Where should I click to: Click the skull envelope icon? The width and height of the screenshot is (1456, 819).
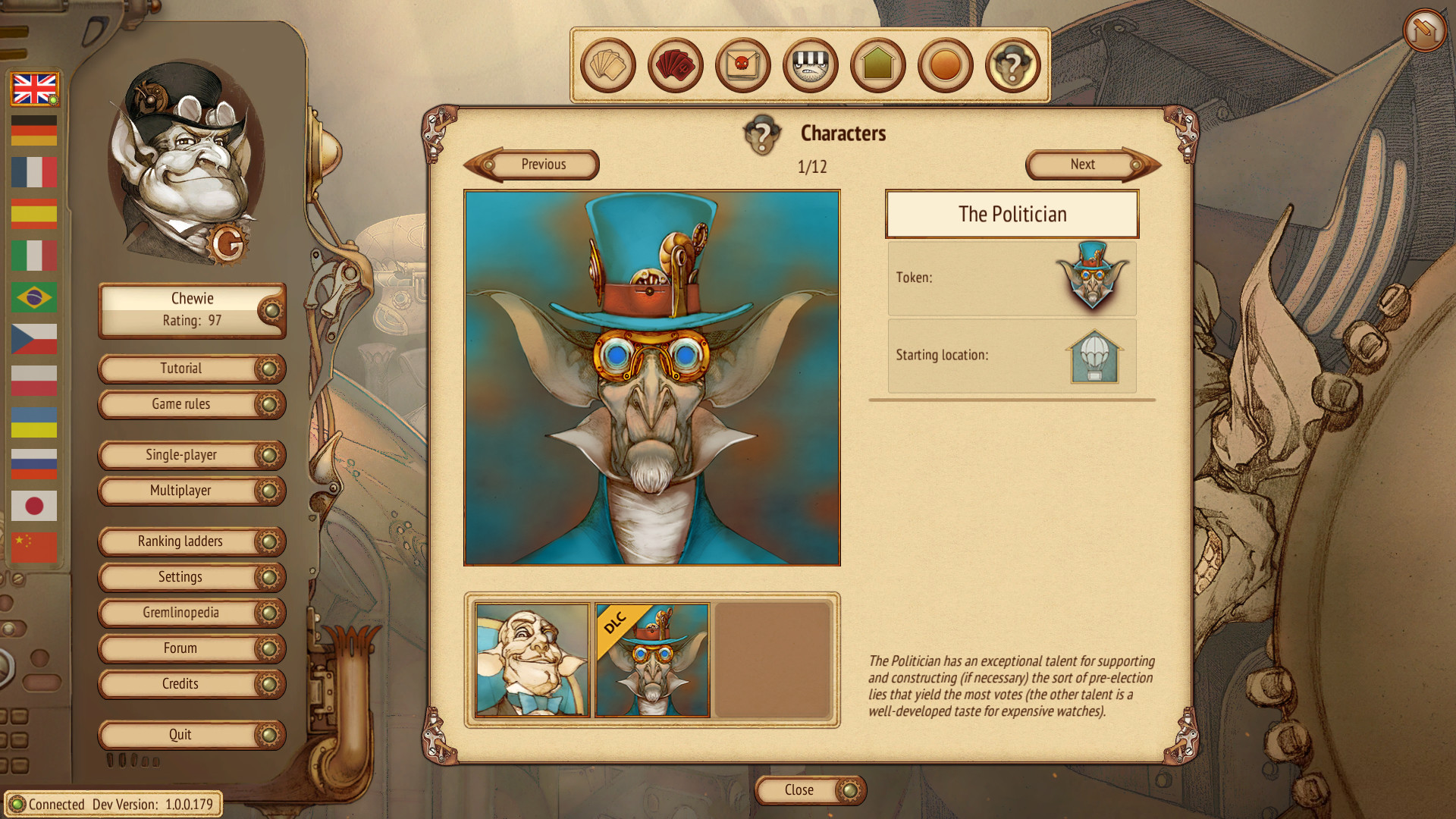[x=742, y=65]
